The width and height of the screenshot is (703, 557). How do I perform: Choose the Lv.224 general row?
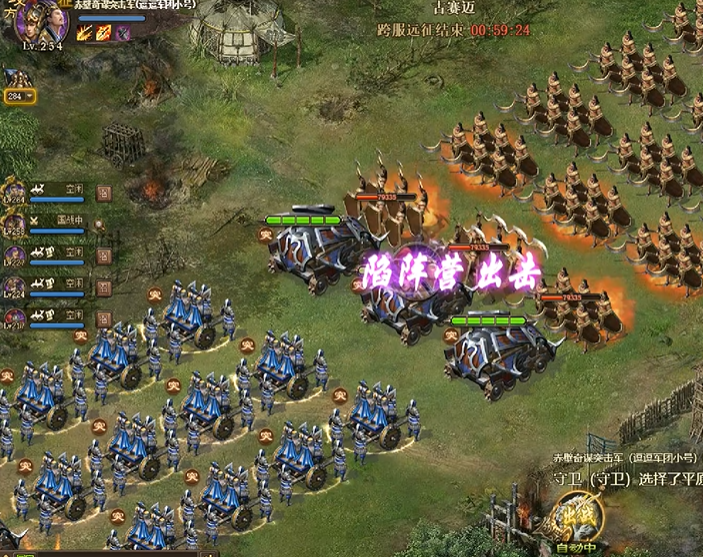16,288
